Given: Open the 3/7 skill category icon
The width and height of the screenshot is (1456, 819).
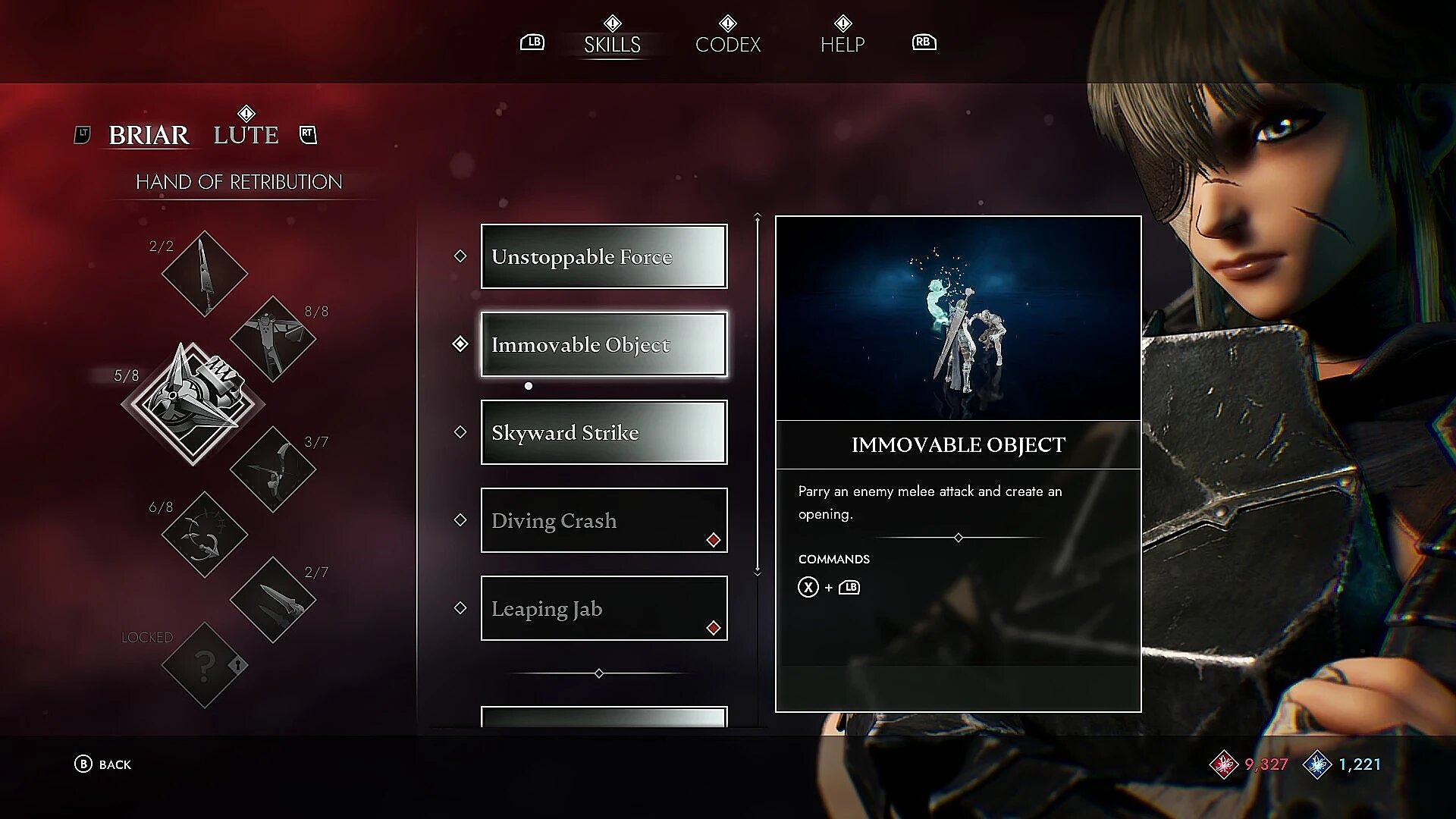Looking at the screenshot, I should coord(272,469).
